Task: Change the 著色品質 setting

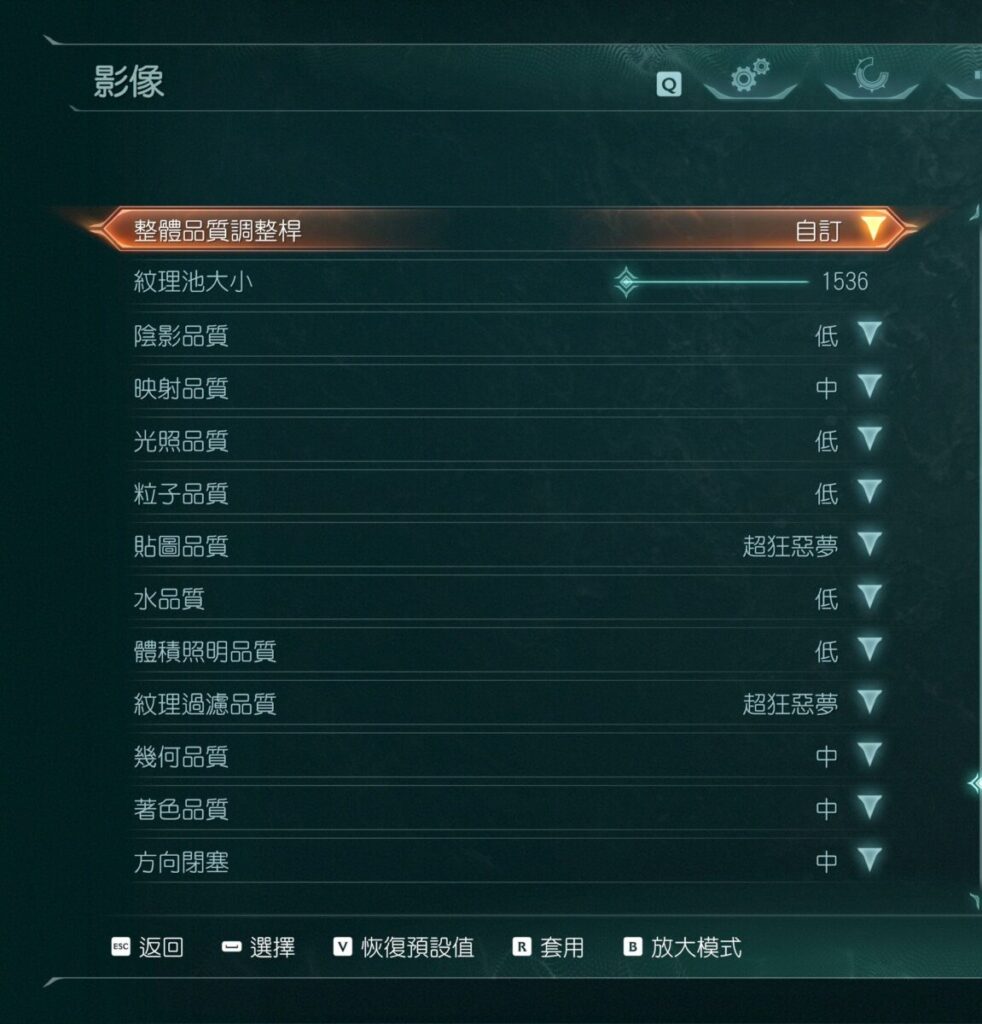Action: [x=869, y=808]
